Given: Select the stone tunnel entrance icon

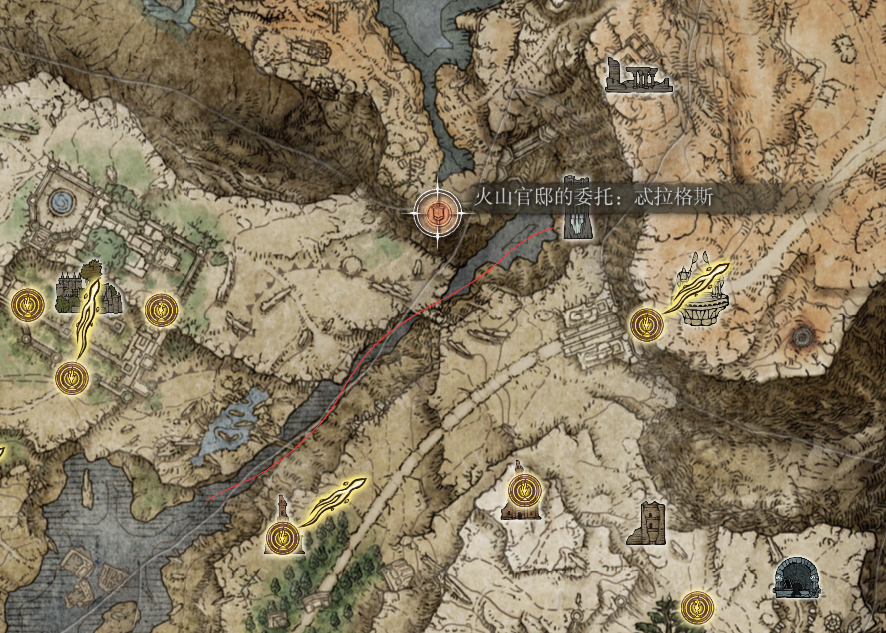Looking at the screenshot, I should [800, 578].
